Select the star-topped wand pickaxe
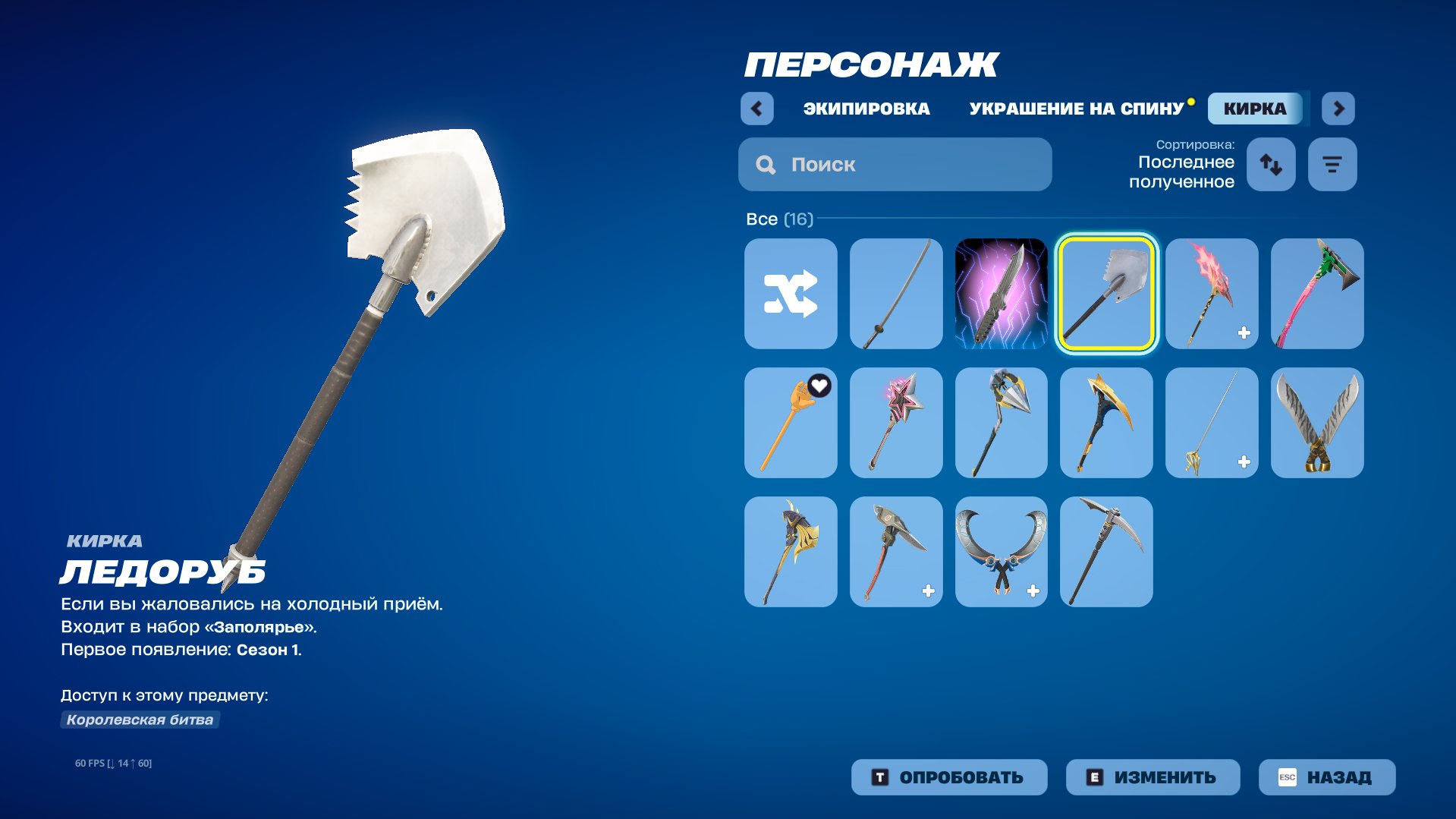 pyautogui.click(x=895, y=423)
